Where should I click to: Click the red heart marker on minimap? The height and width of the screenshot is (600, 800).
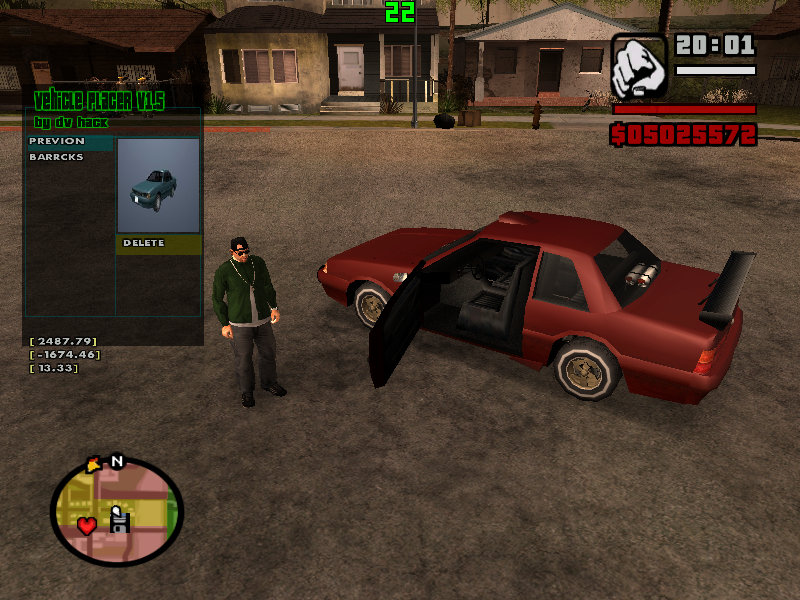[87, 524]
